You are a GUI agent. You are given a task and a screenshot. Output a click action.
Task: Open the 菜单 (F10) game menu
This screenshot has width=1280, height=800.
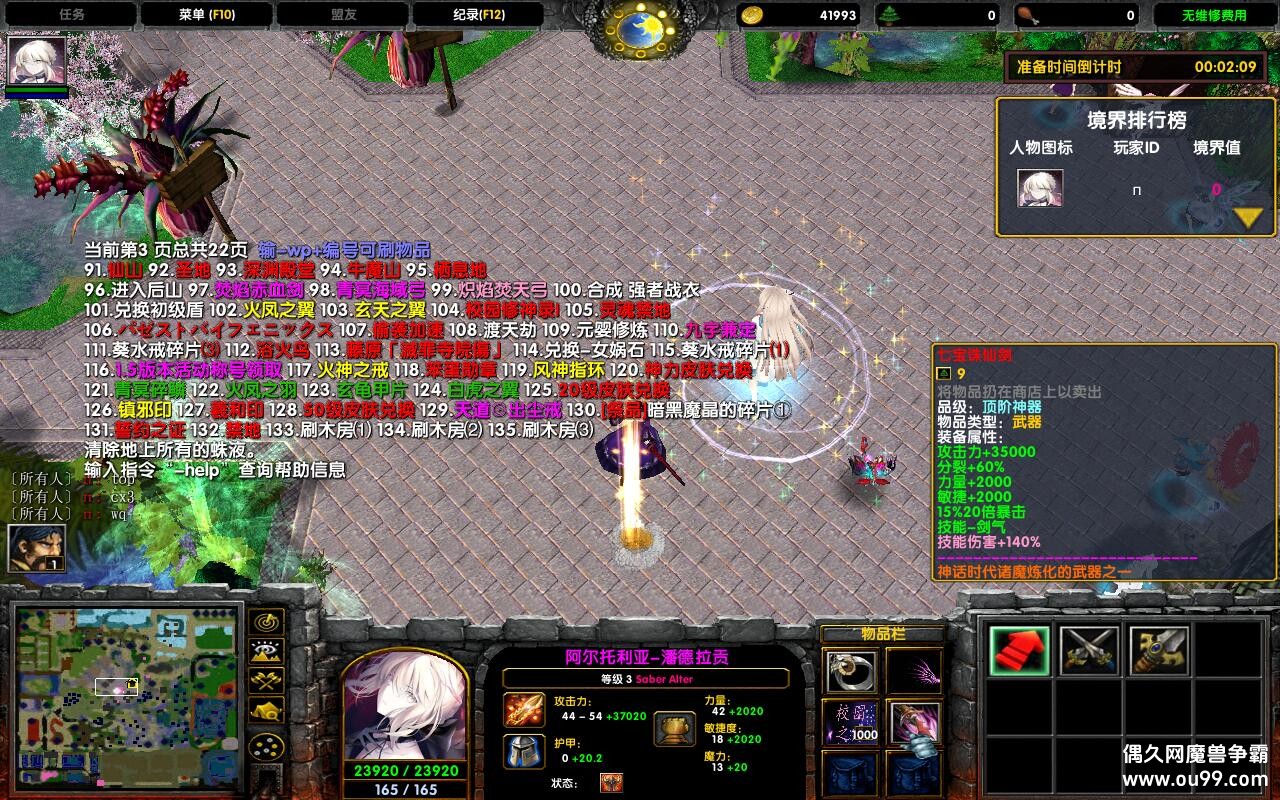206,15
